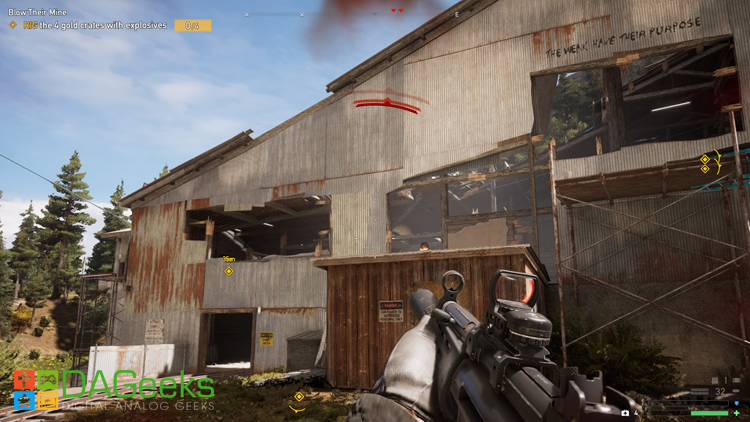The image size is (750, 422).
Task: Click the objective marker at the bottom edge
Action: coord(298,397)
